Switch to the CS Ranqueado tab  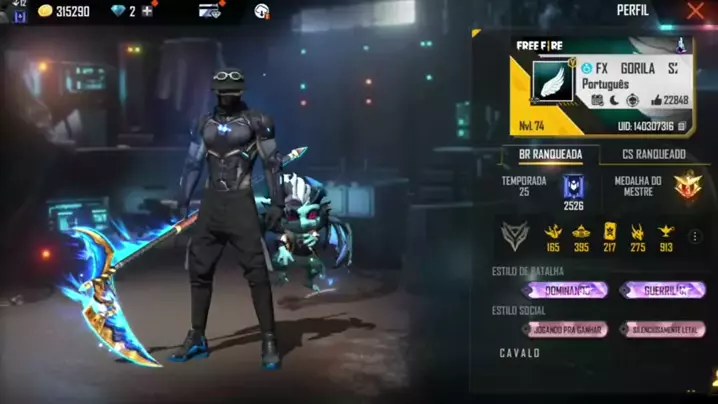(654, 154)
